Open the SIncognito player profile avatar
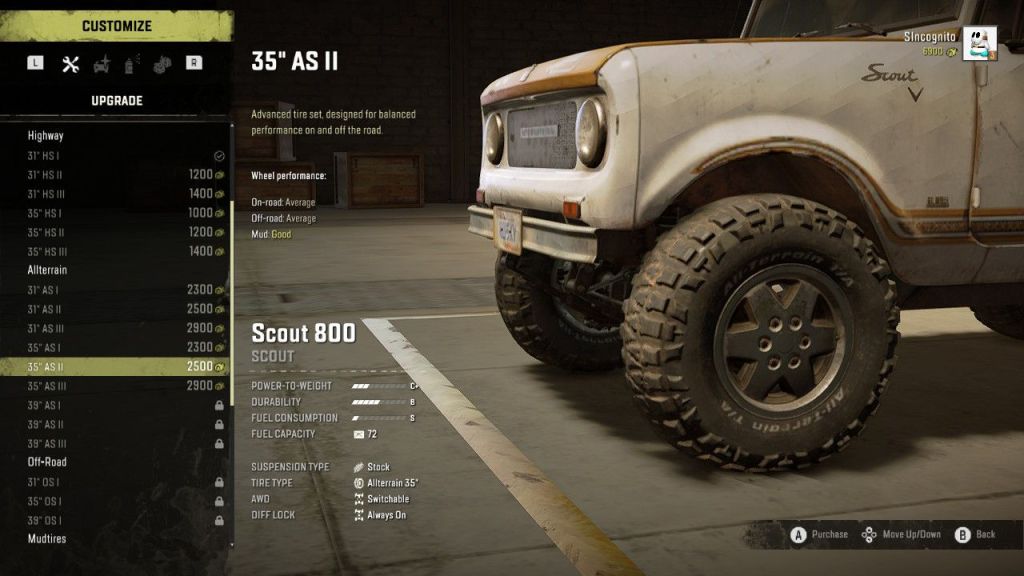The image size is (1024, 576). (x=979, y=43)
